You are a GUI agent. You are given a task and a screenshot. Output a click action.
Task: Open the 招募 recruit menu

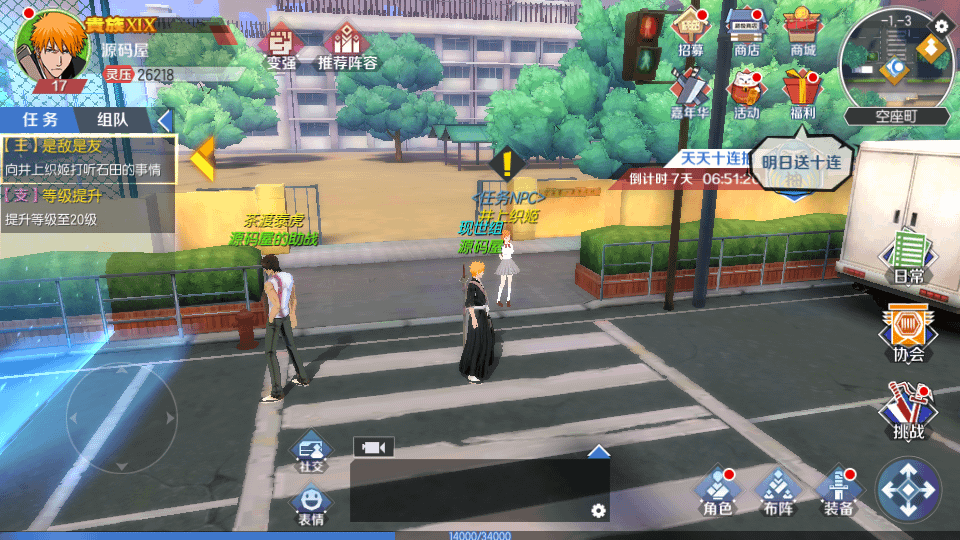coord(690,32)
